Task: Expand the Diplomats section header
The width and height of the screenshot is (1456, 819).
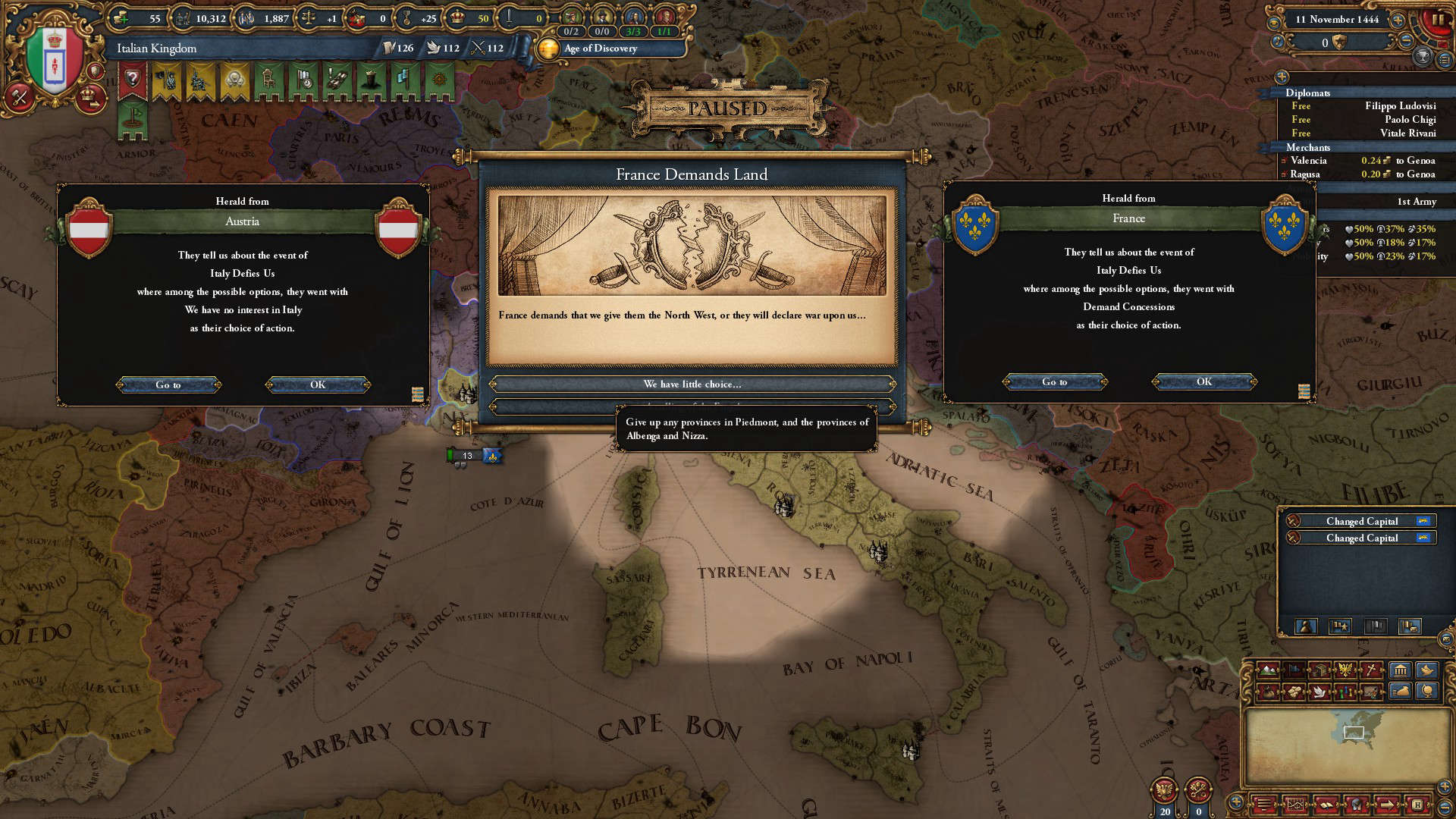Action: pyautogui.click(x=1307, y=93)
